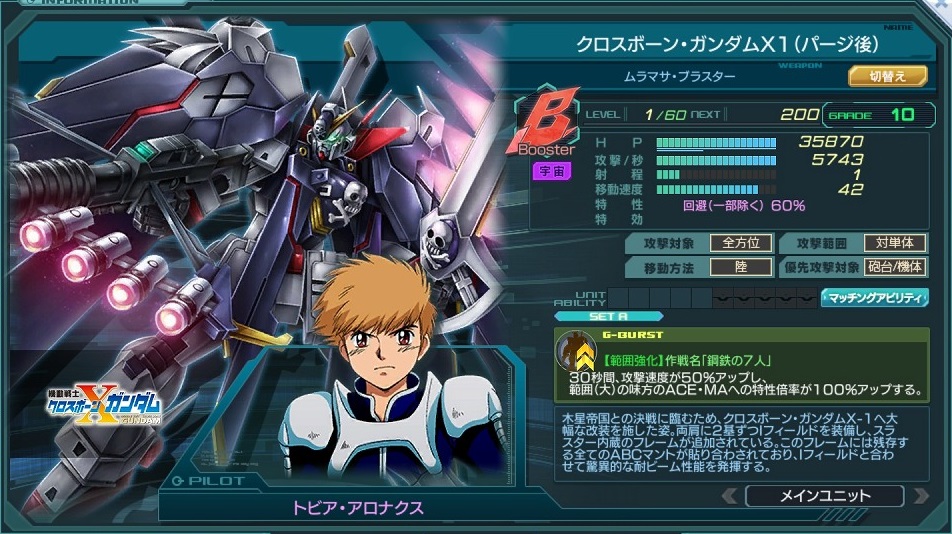Click the gold 切替え weapon switch button
The width and height of the screenshot is (952, 534).
[x=887, y=75]
